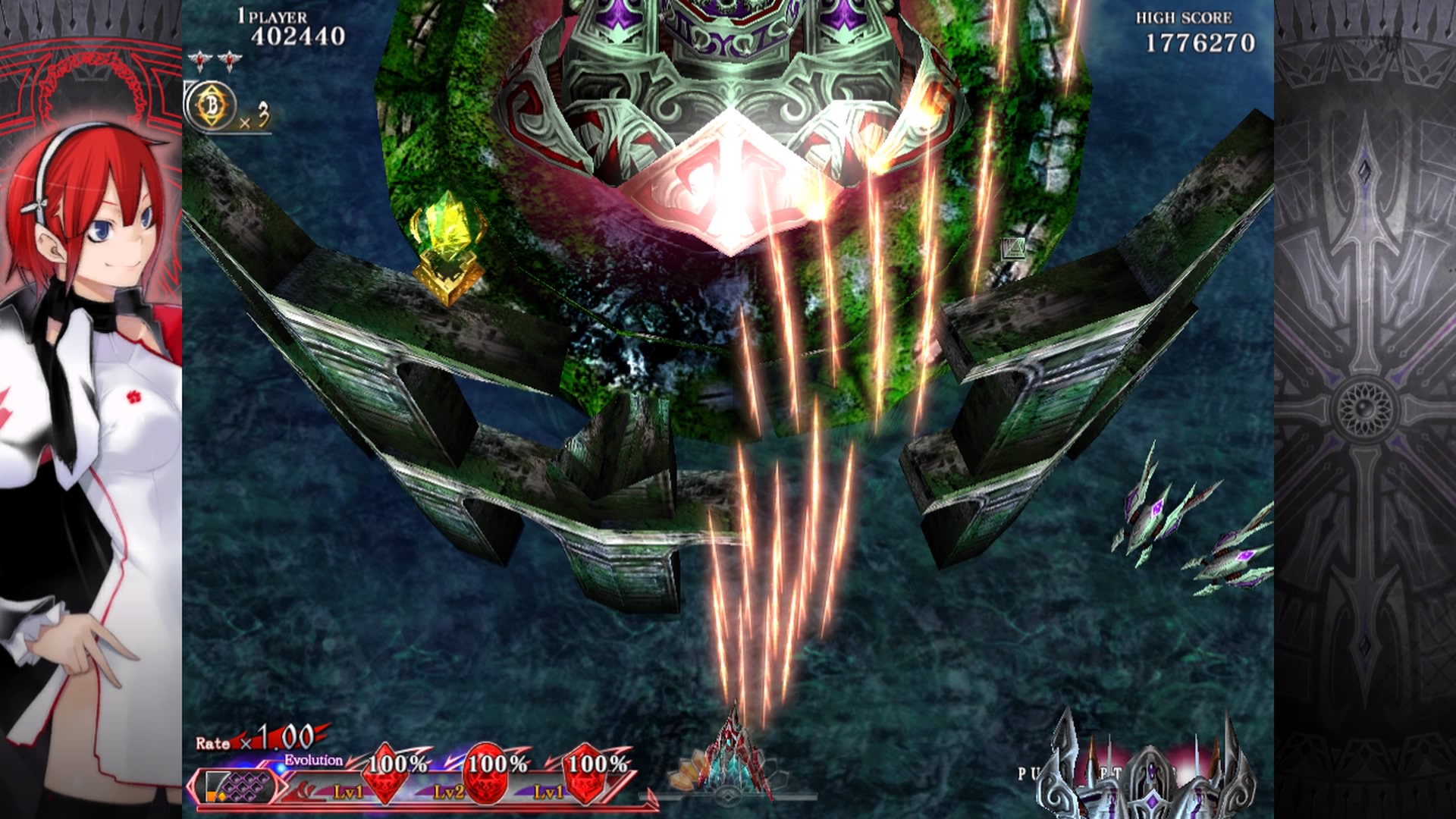Viewport: 1456px width, 819px height.
Task: Select the diamond-shaped red elemental gem
Action: tap(385, 773)
